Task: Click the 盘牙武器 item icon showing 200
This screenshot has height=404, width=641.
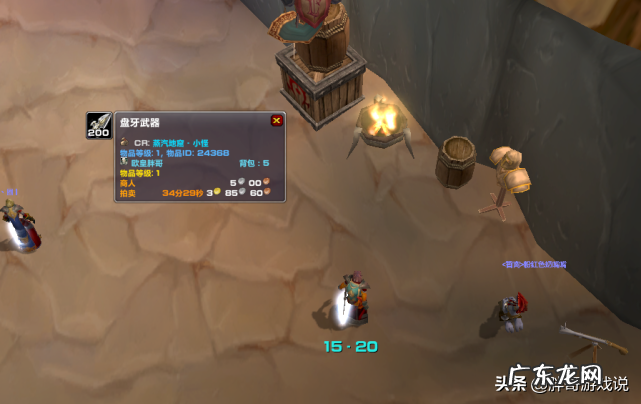Action: (x=99, y=125)
